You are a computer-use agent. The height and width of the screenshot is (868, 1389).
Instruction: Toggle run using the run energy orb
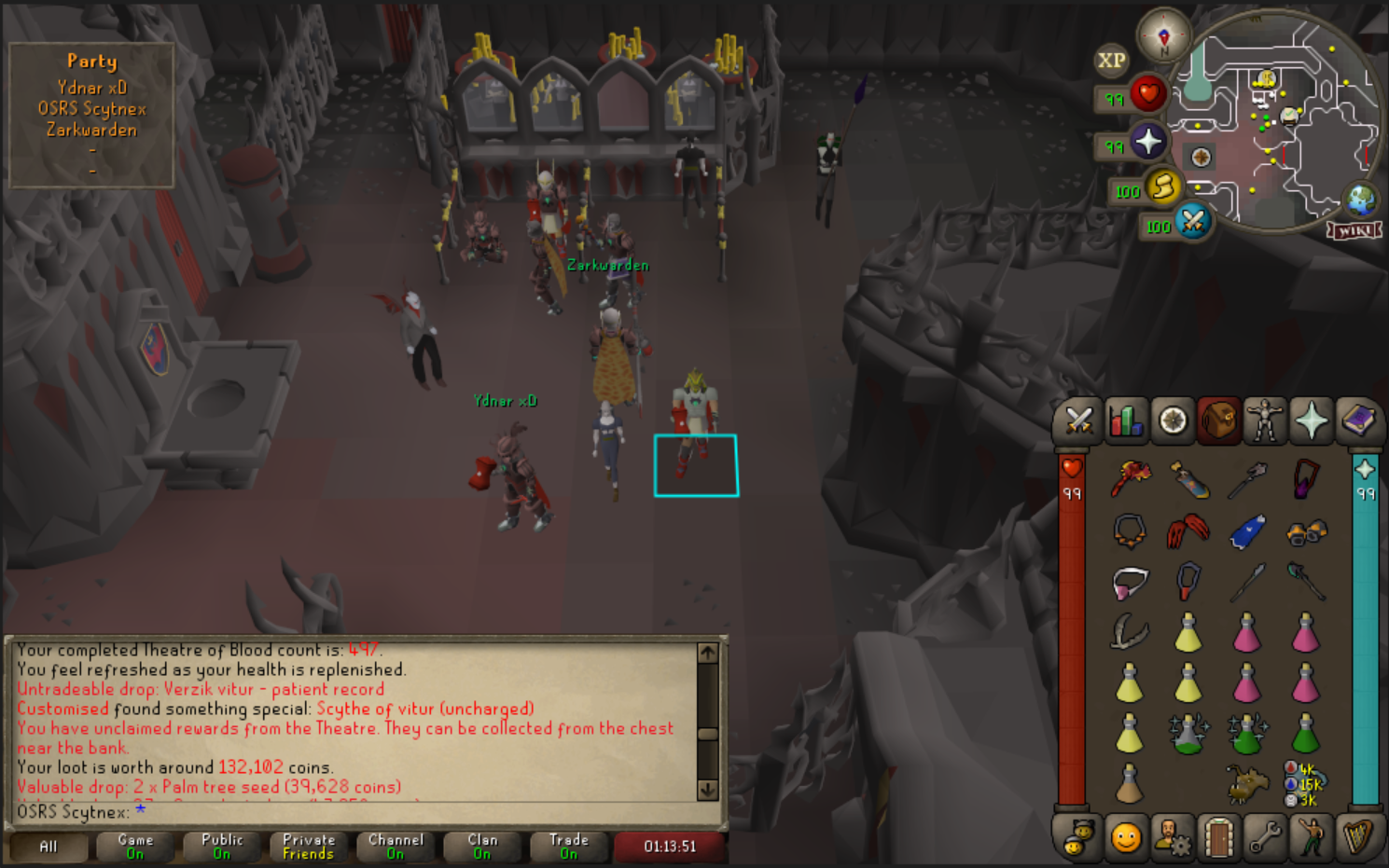(x=1163, y=186)
